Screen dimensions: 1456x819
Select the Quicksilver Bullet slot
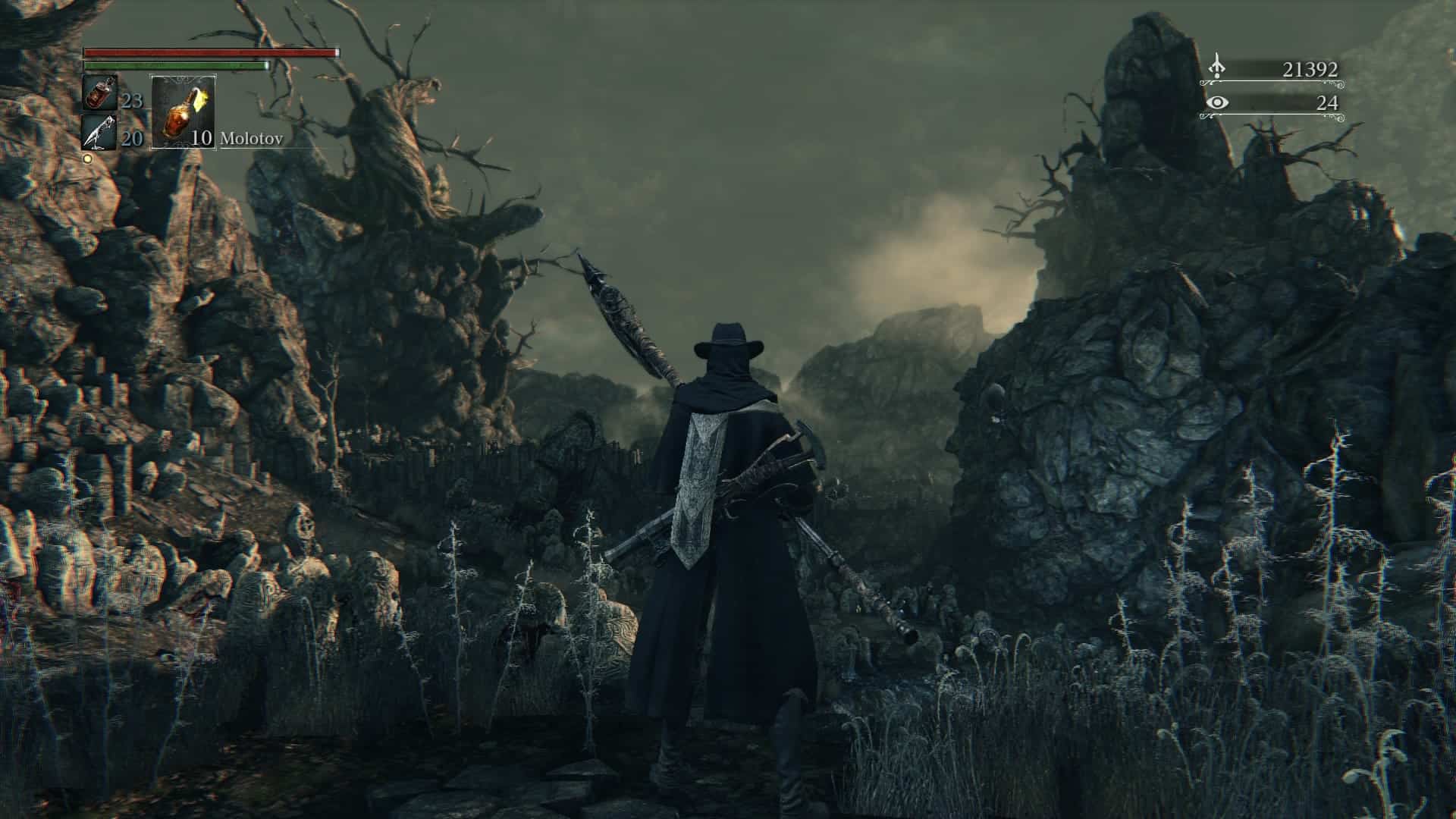coord(99,133)
